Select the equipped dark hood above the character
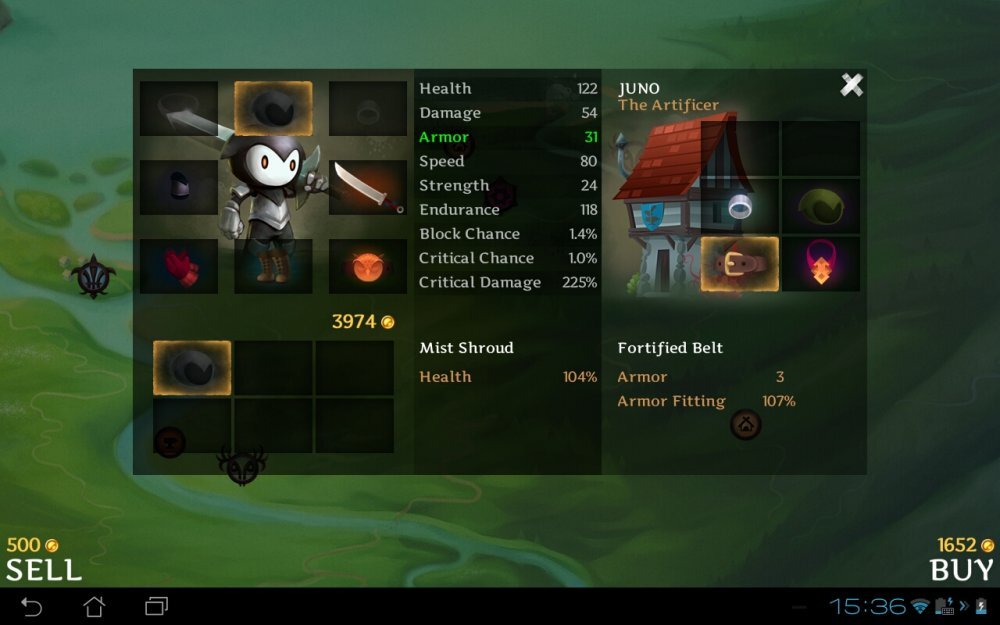This screenshot has height=625, width=1000. (x=273, y=108)
